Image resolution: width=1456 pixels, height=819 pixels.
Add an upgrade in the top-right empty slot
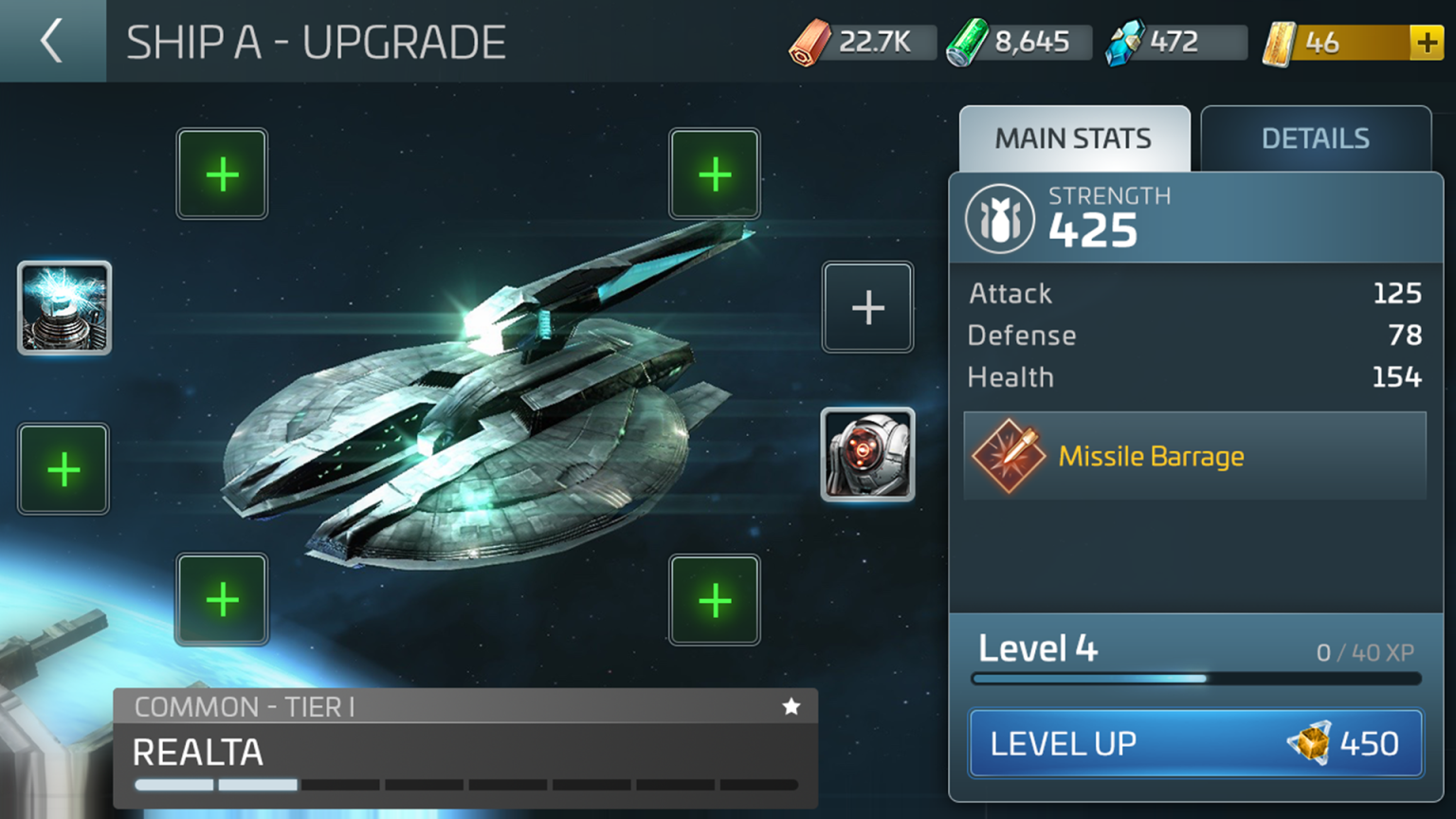[x=715, y=174]
